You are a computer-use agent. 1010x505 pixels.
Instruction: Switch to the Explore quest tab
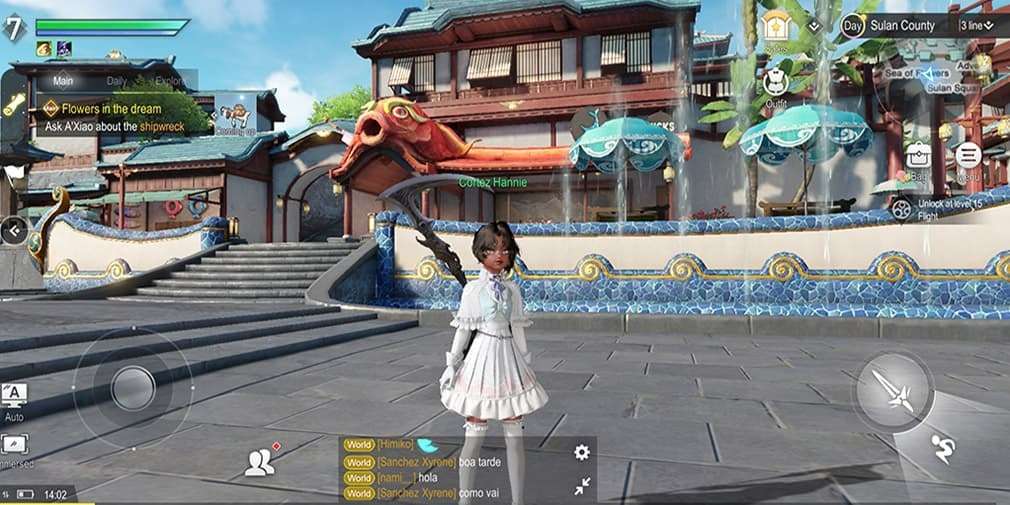(x=171, y=81)
